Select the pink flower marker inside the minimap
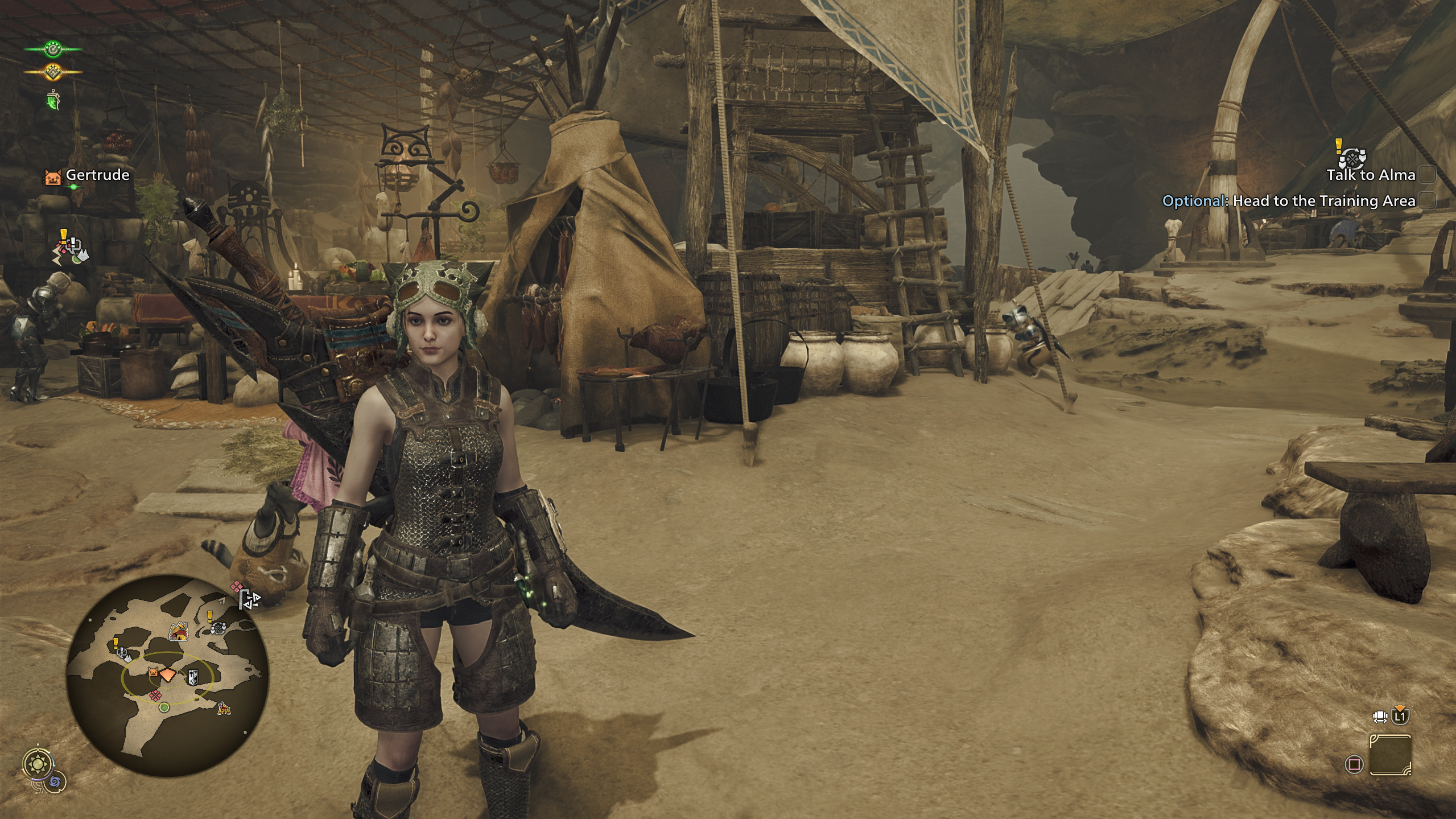Screen dimensions: 1456x819 coord(155,694)
